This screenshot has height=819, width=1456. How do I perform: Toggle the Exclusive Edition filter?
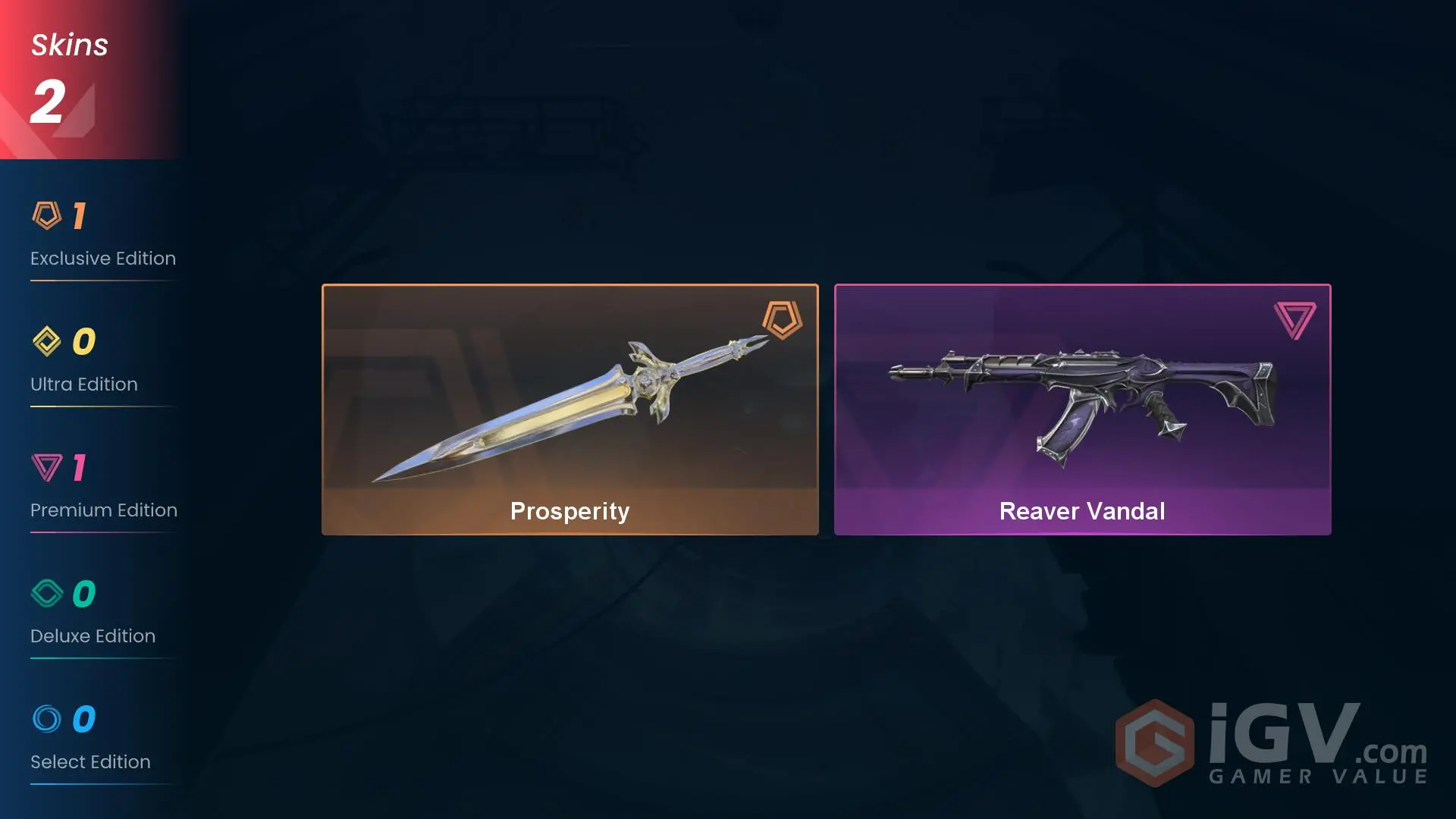point(102,235)
